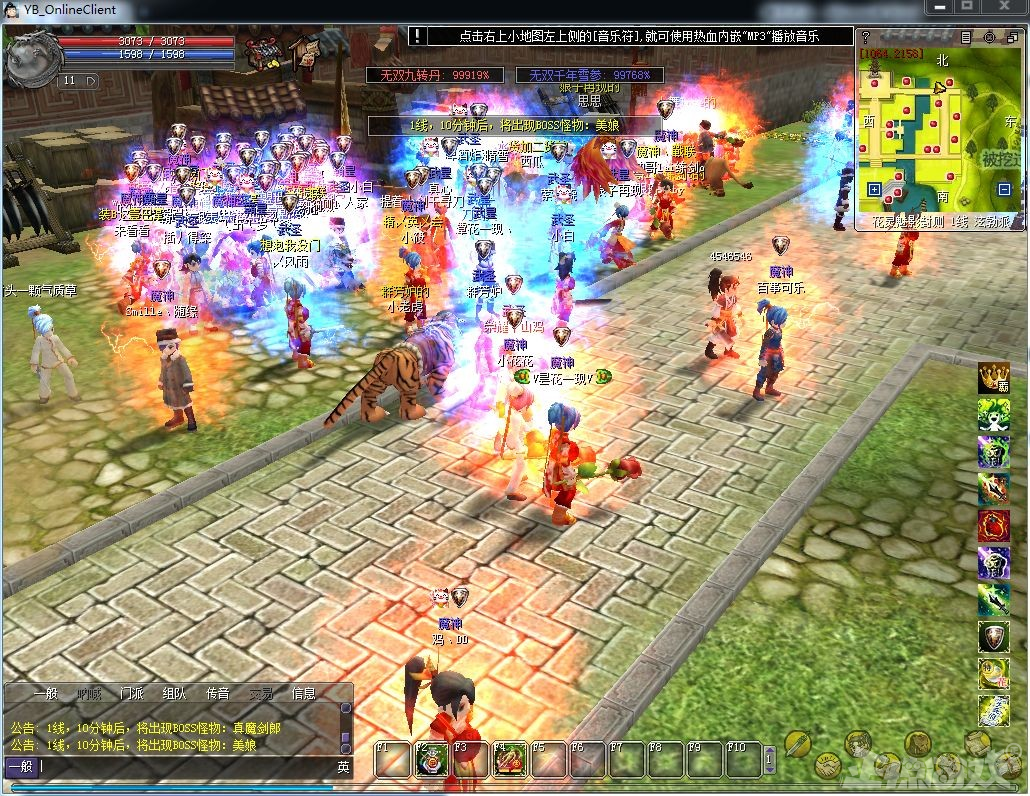Click the window-toggle icon atop the minimap
Screen dimensions: 1030x796
(1010, 37)
